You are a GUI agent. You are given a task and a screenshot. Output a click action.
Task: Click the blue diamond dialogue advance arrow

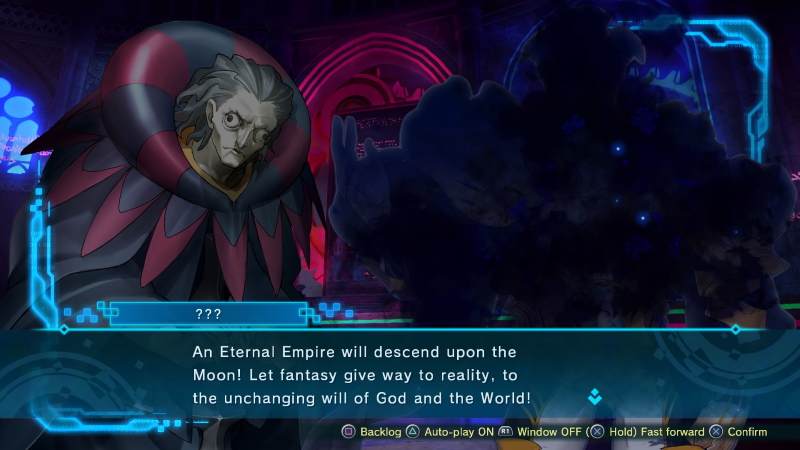[x=595, y=397]
